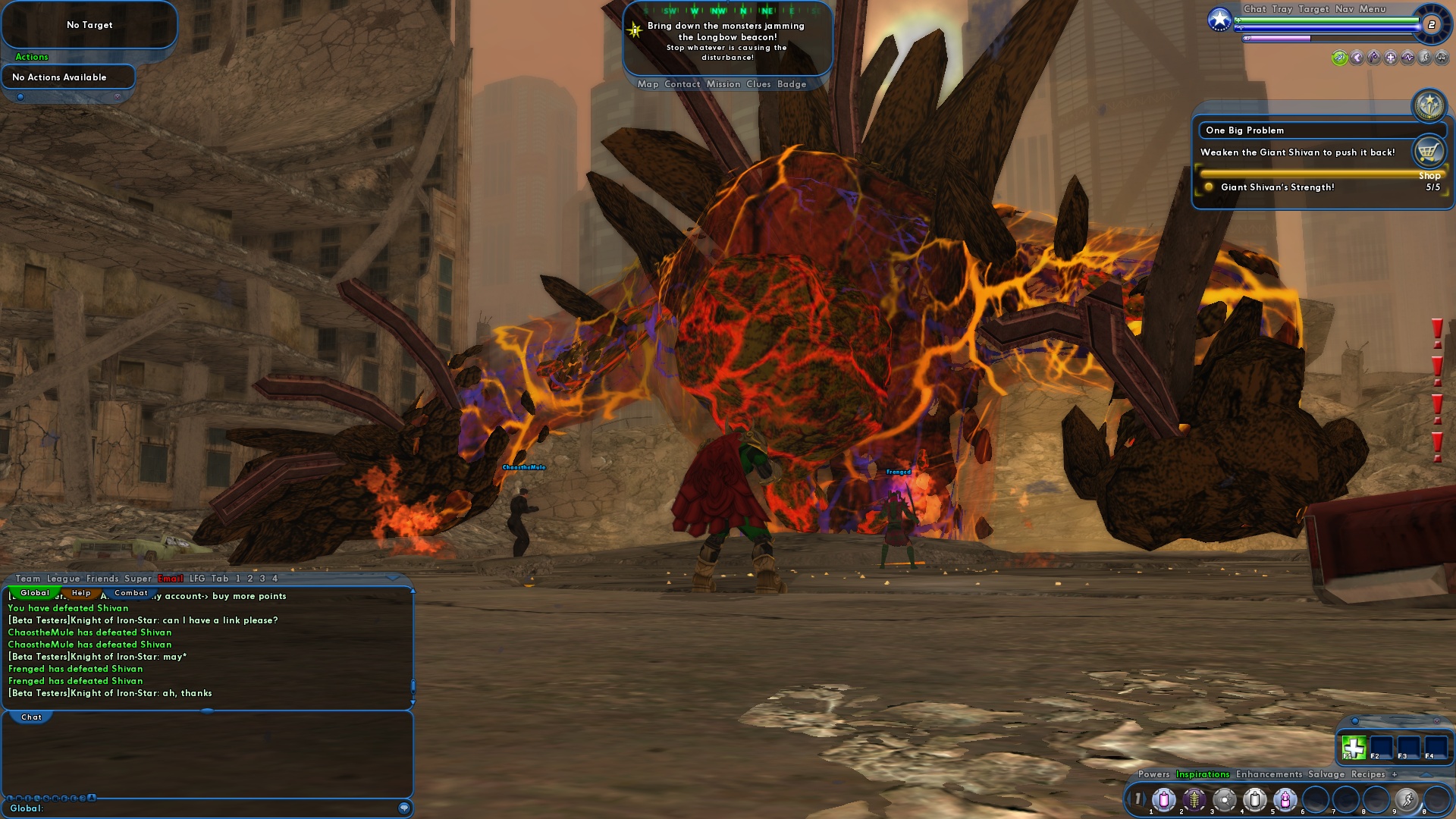Click the Shop icon on the One Big Problem window
The width and height of the screenshot is (1456, 819).
point(1430,151)
